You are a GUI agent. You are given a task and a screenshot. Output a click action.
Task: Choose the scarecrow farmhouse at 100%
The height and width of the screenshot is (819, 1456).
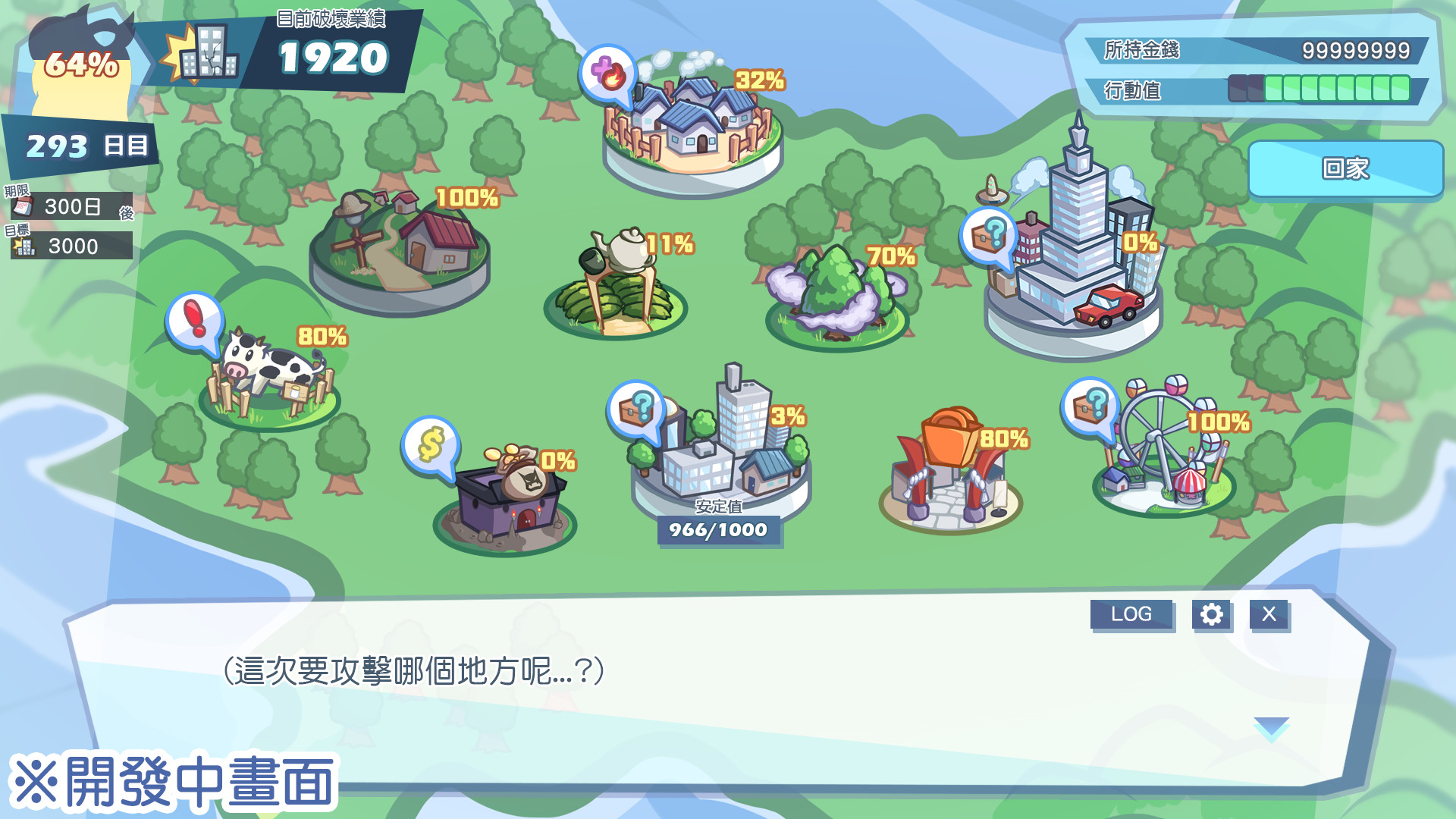click(402, 246)
